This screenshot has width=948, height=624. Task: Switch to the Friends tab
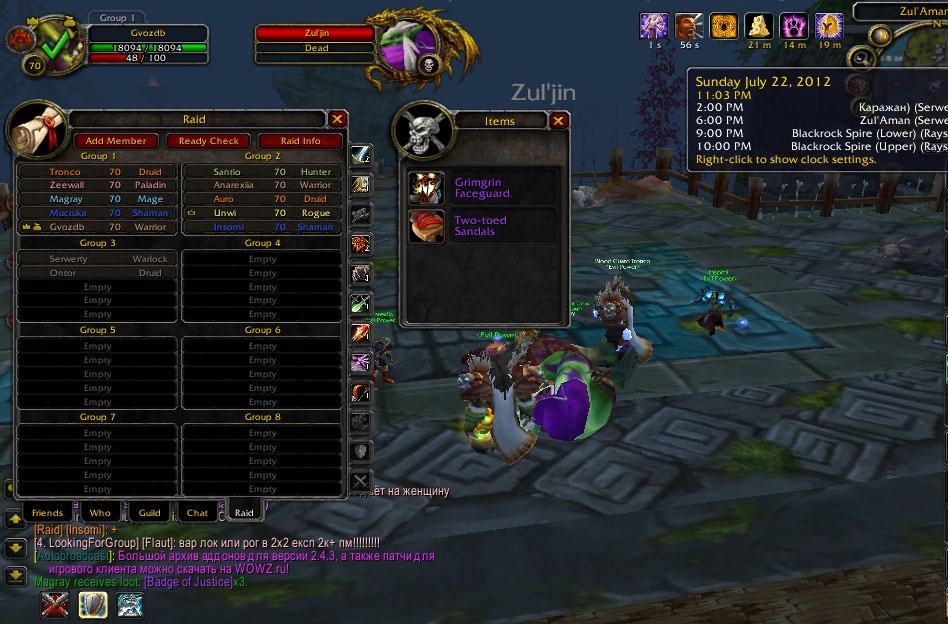[x=47, y=513]
